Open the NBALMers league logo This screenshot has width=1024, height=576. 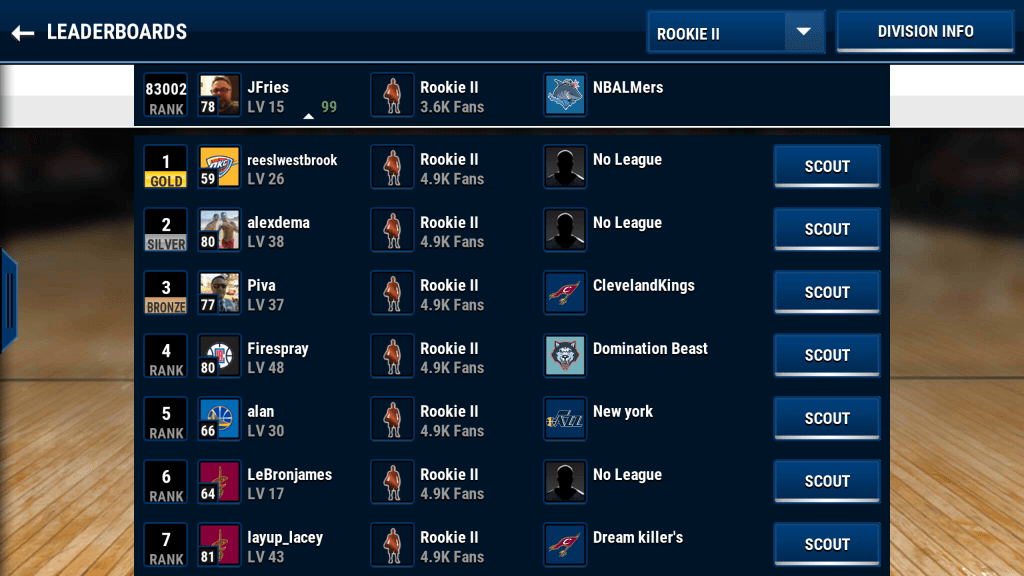pos(566,96)
